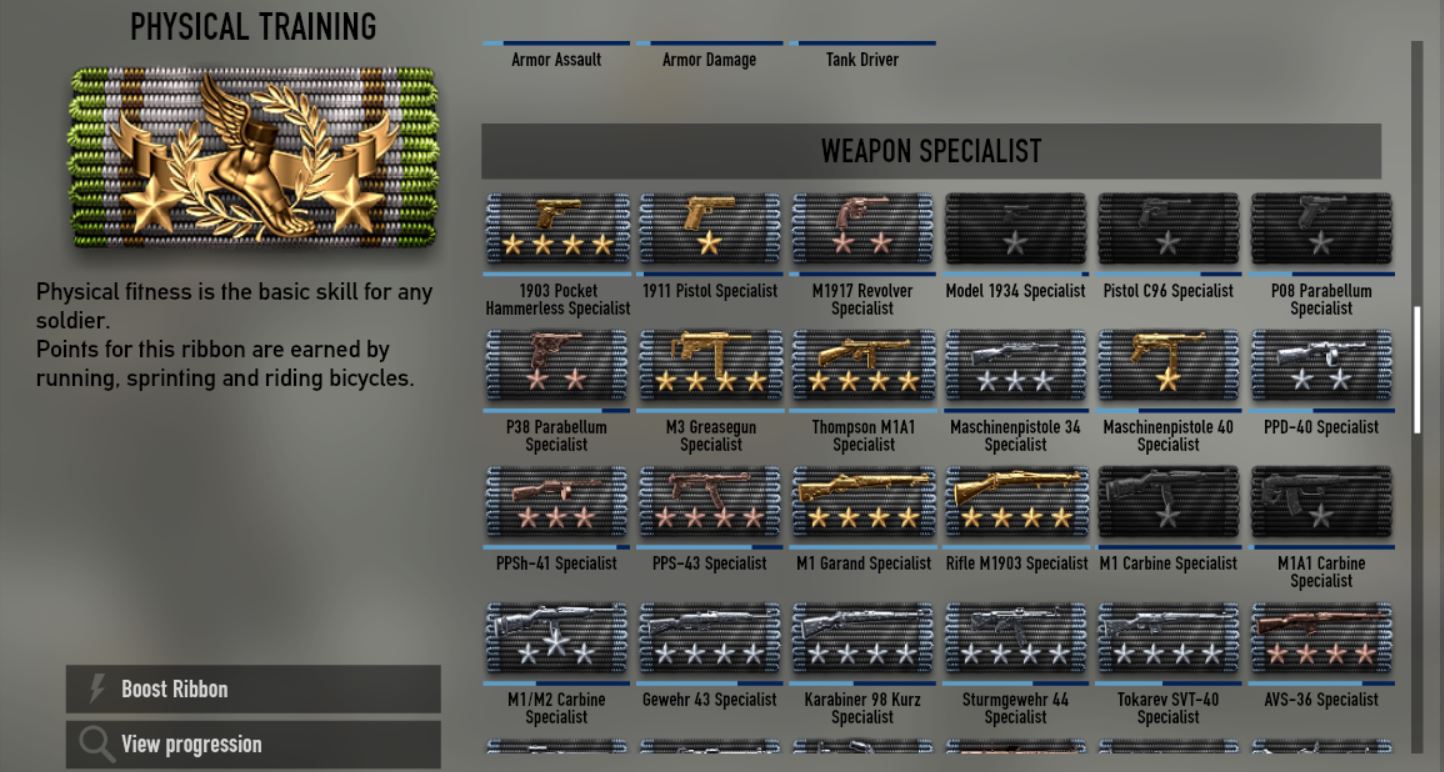Open the M1A1 Carbine Specialist ribbon
Screen dimensions: 1444x772
point(1321,502)
